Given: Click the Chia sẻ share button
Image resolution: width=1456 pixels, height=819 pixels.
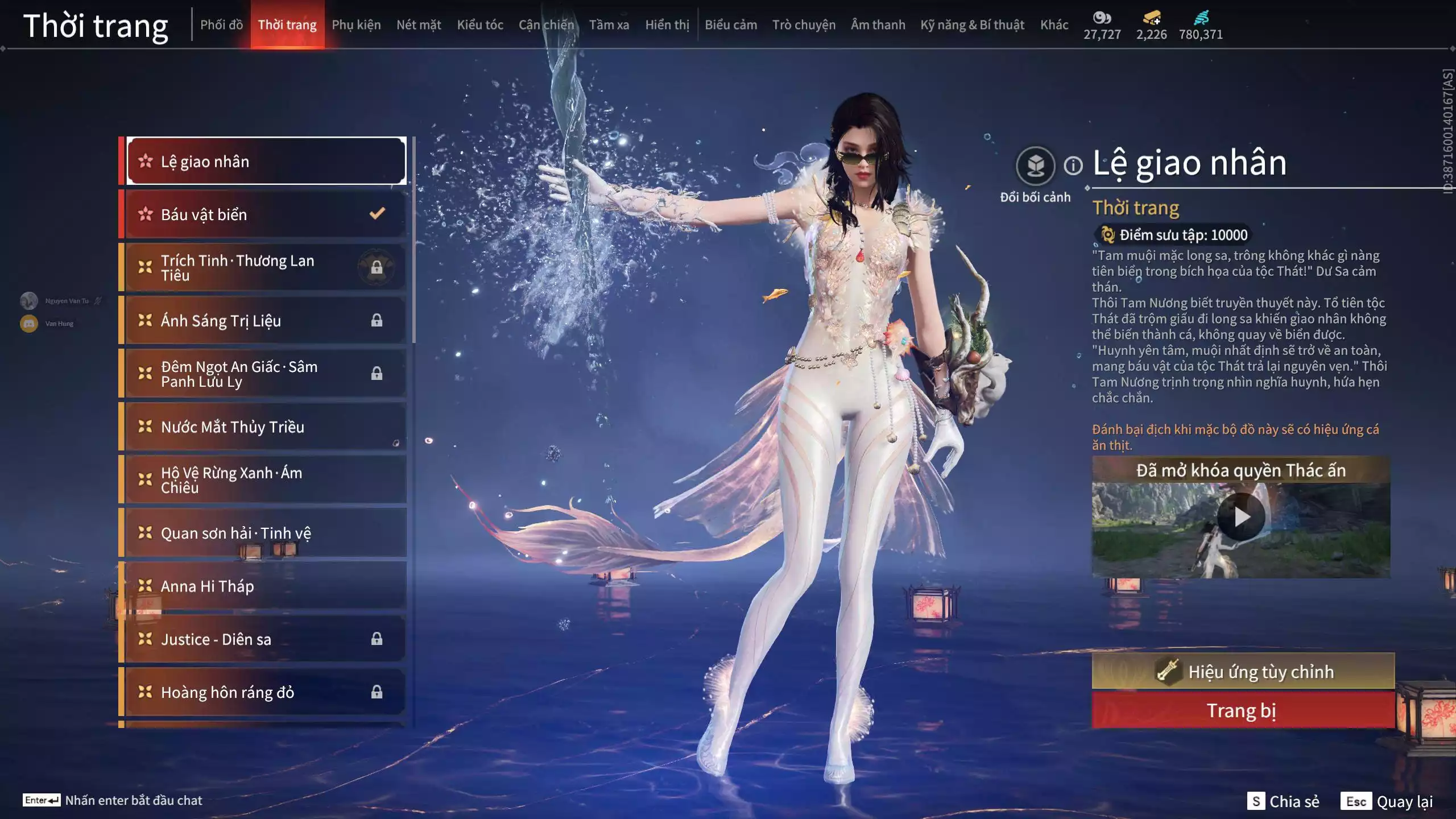Looking at the screenshot, I should coord(1283,801).
